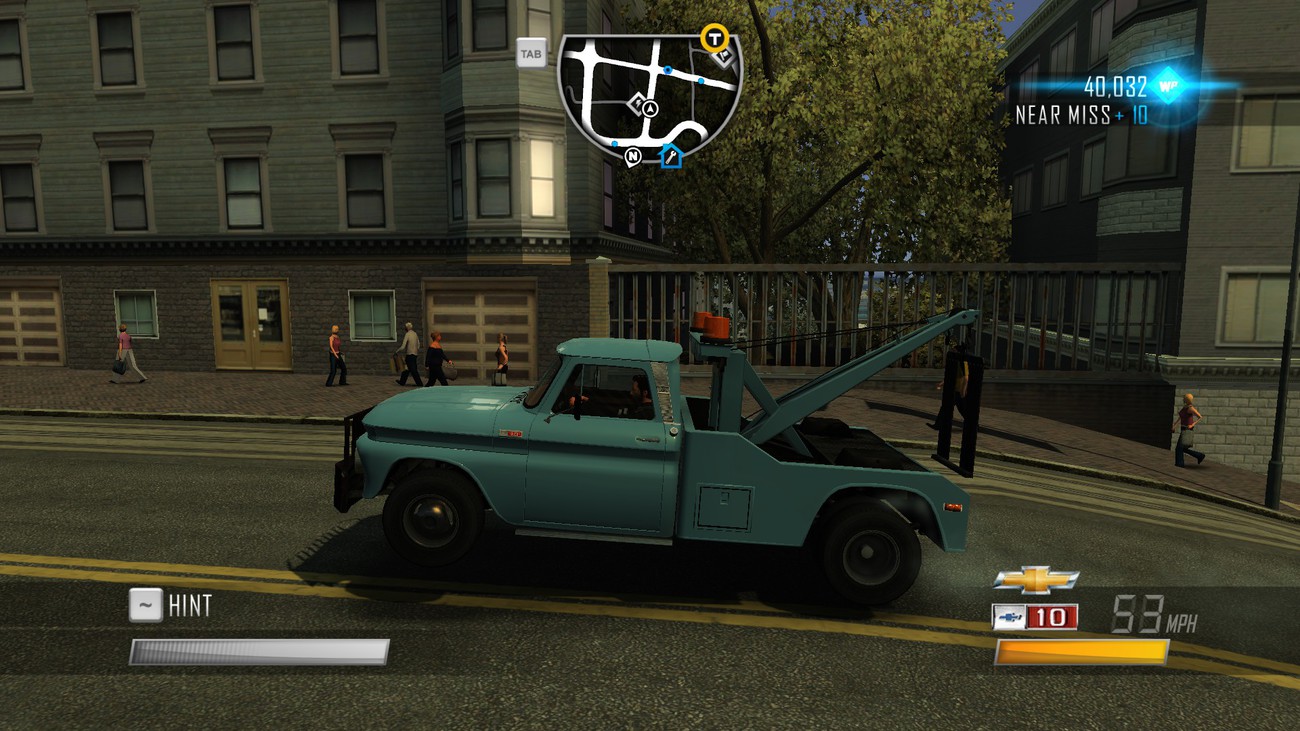Click the flag mission marker on minimap
Viewport: 1300px width, 731px height.
click(725, 56)
